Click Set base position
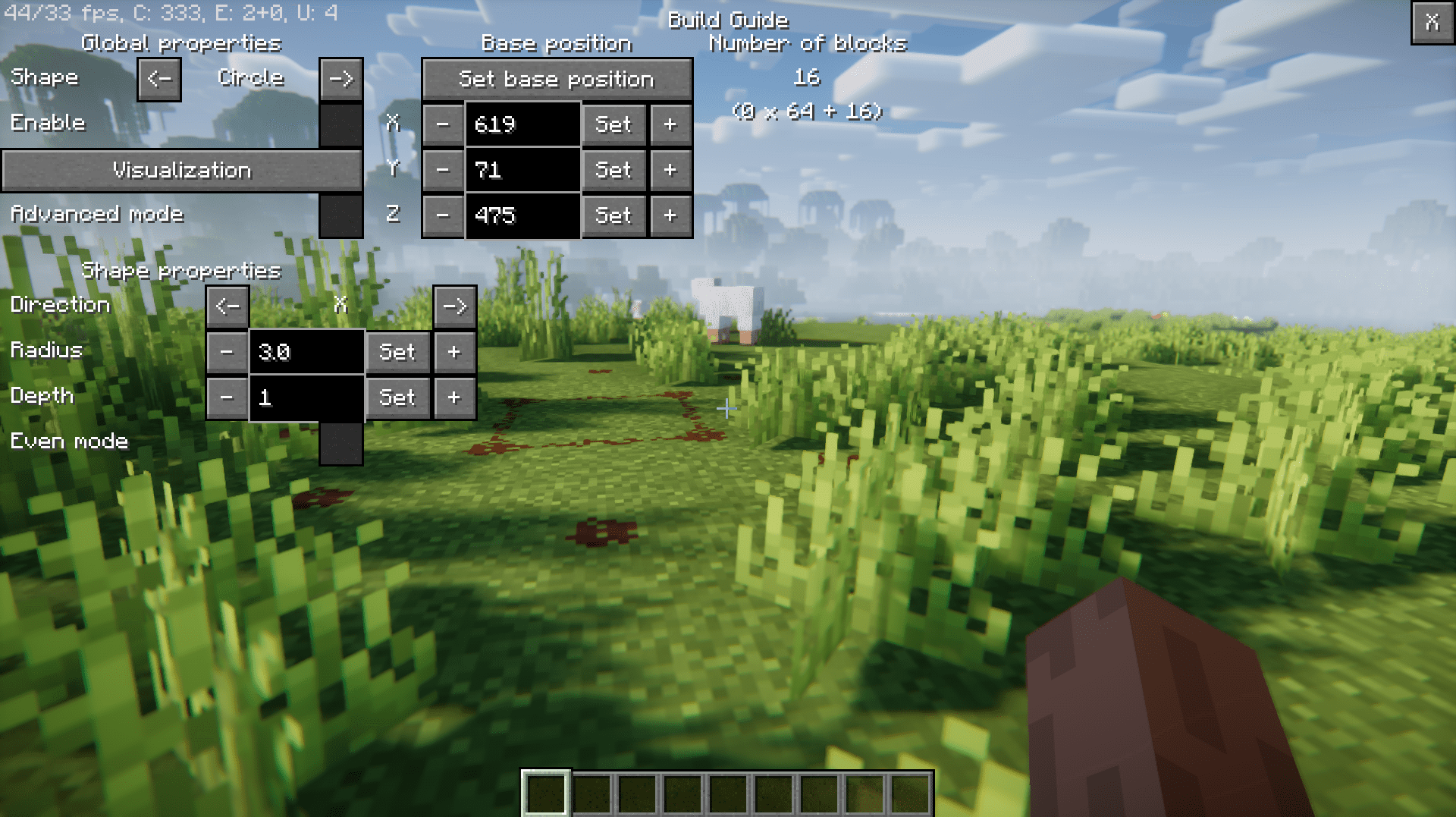Screen dimensions: 1456x817 coord(557,79)
